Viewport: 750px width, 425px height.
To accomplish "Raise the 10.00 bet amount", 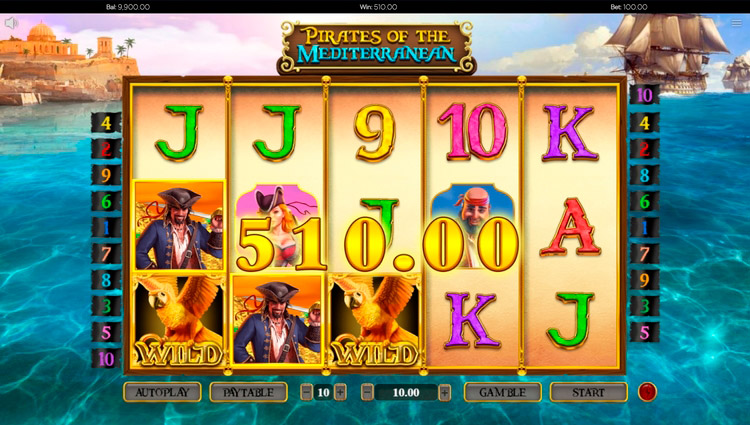I will (444, 392).
